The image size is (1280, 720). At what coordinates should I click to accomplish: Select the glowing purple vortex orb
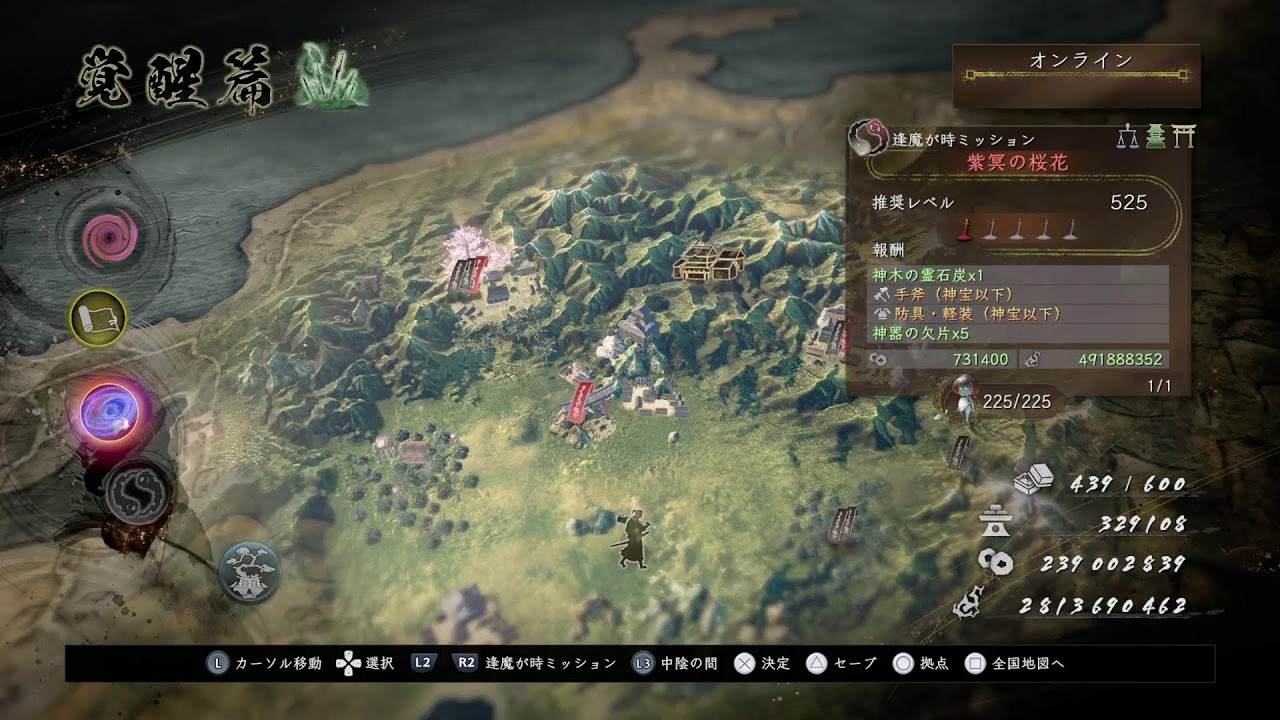108,411
